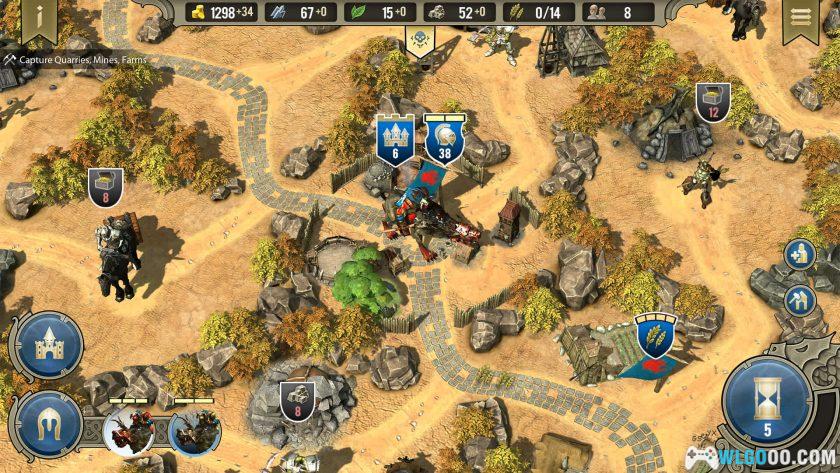Select the dark-armored hero portrait
Viewport: 840px width, 473px height.
194,432
